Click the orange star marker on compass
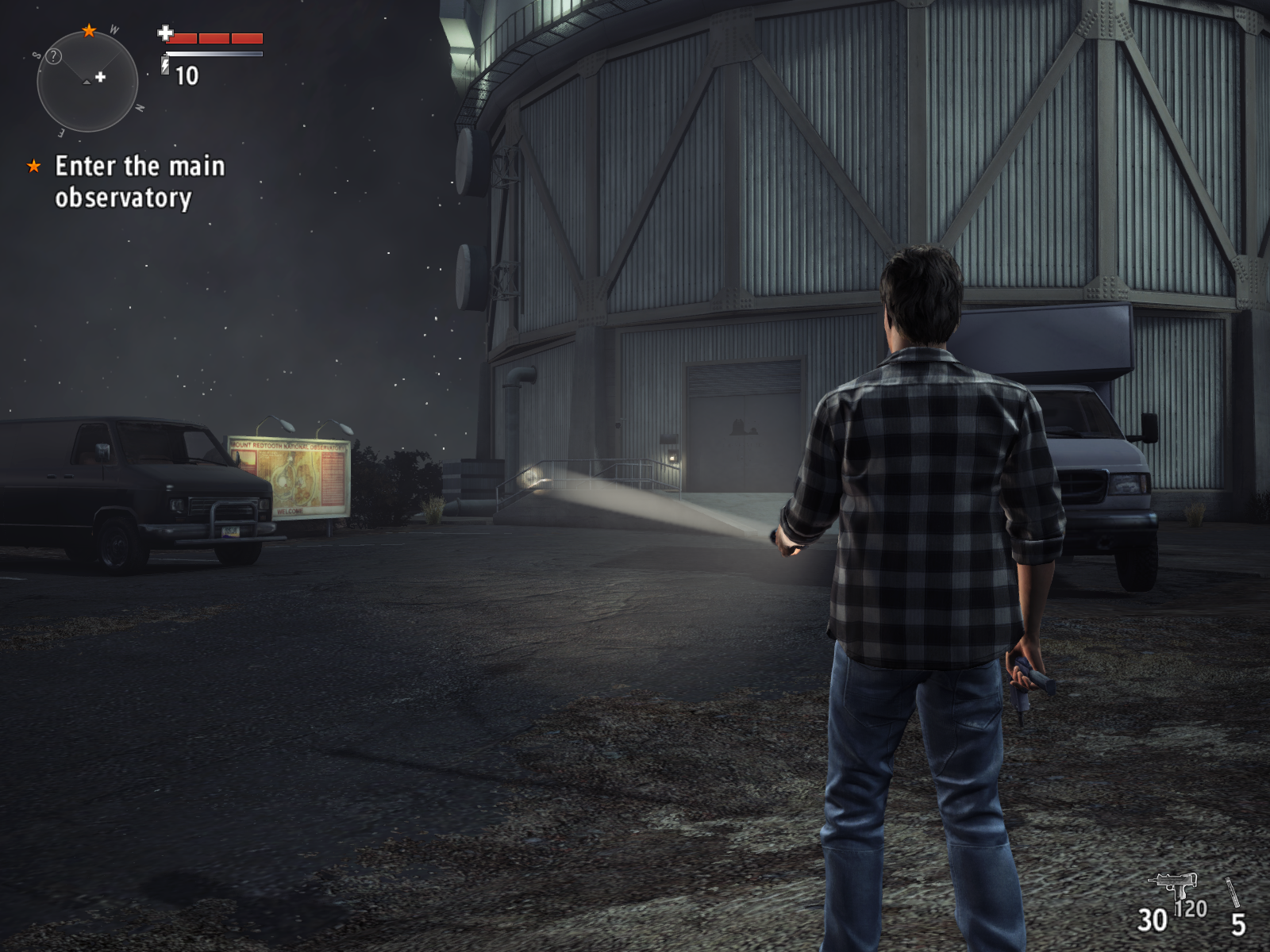This screenshot has width=1270, height=952. [89, 31]
